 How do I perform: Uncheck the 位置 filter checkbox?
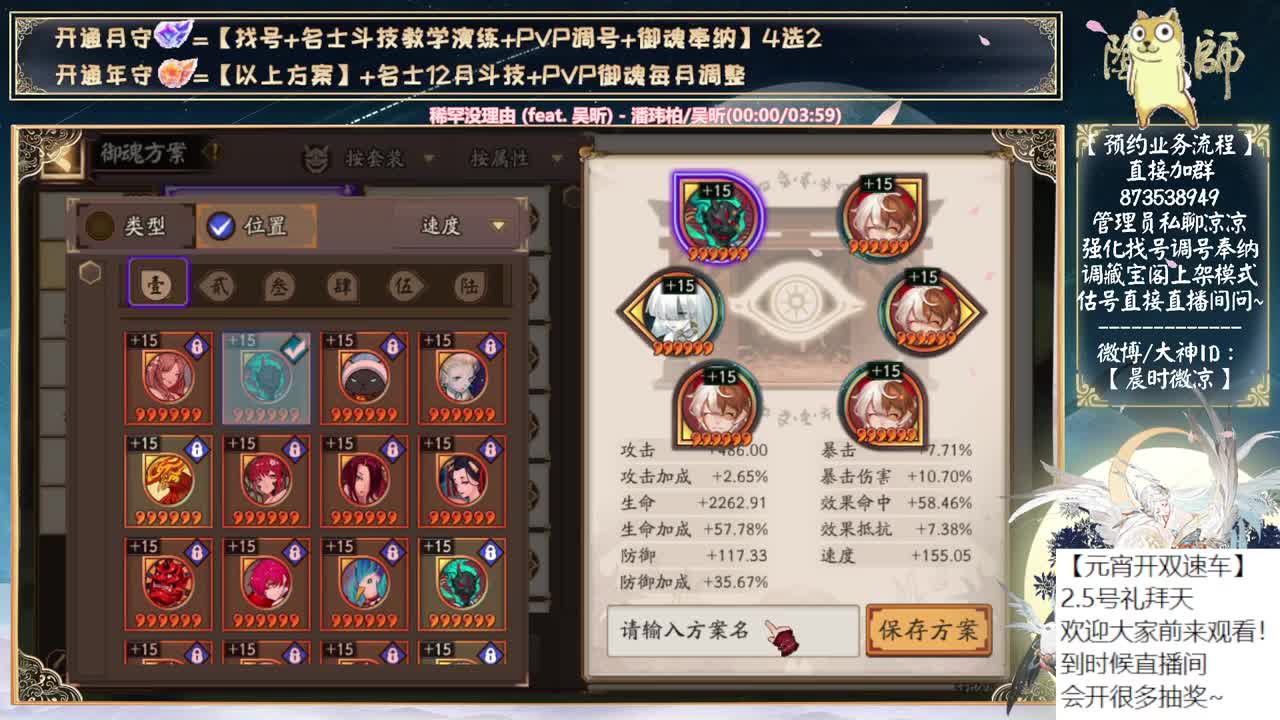219,226
